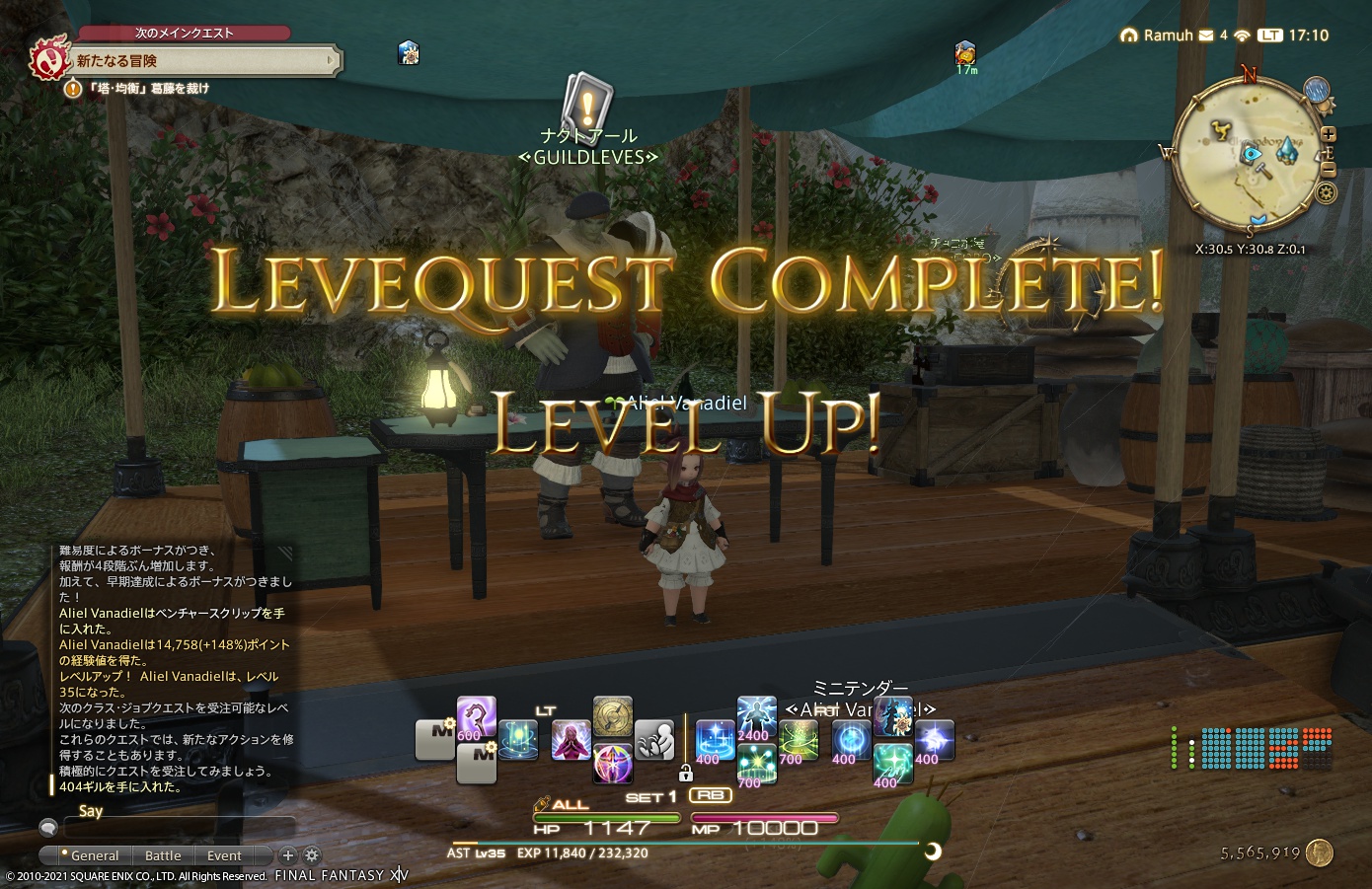
Task: Click the Say chat bubble icon
Action: click(48, 828)
